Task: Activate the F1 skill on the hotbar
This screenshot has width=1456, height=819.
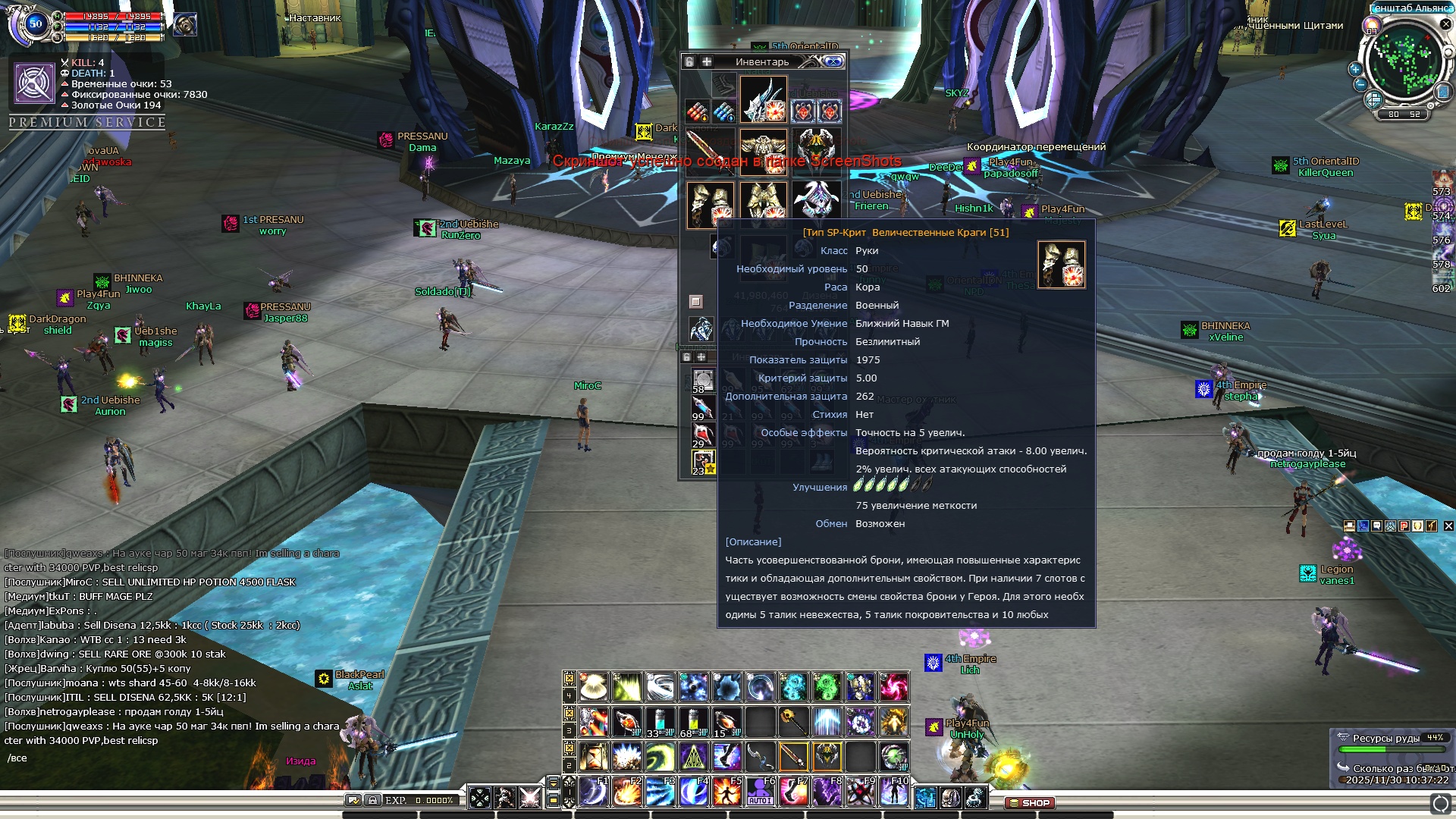Action: coord(594,792)
